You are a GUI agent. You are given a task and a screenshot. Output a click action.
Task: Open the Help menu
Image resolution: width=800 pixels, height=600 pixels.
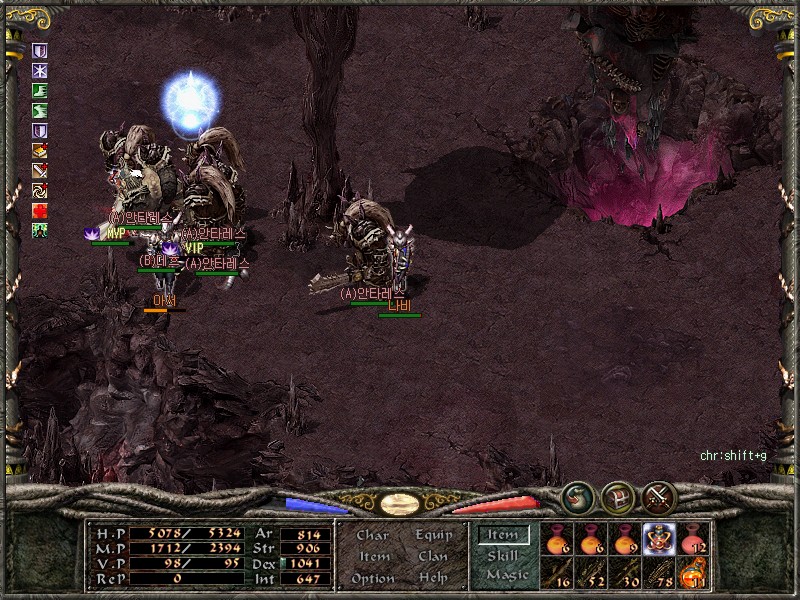433,578
